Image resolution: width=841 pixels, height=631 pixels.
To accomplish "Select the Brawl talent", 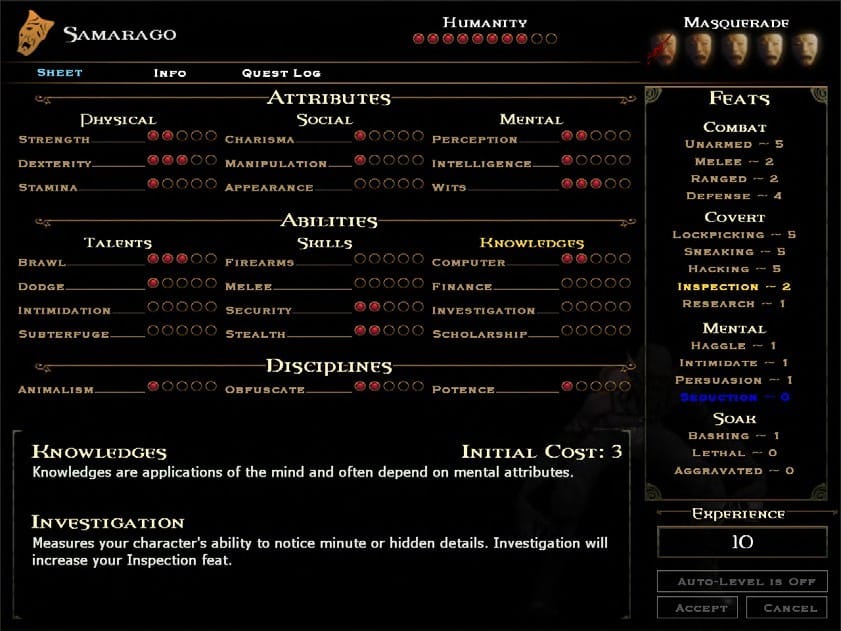I will (42, 263).
